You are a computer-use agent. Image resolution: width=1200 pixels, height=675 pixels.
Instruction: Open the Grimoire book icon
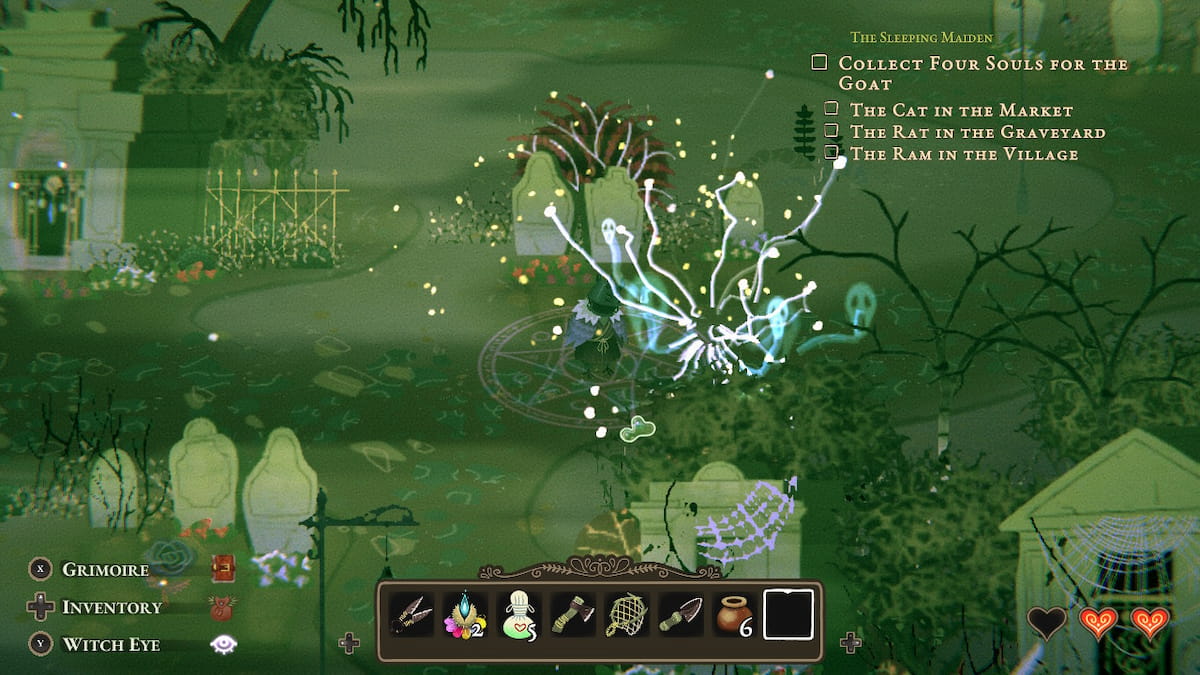[222, 569]
